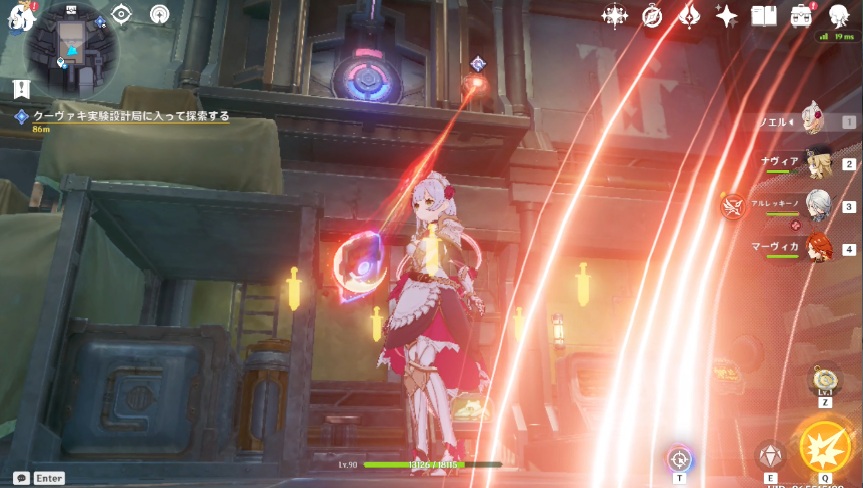Viewport: 863px width, 488px height.
Task: Open the character profile silhouette icon
Action: (838, 14)
